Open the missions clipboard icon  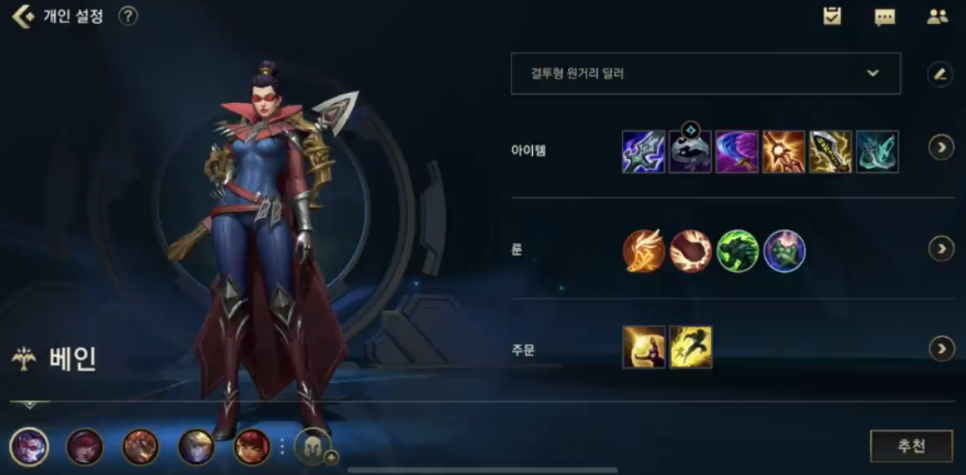coord(832,16)
